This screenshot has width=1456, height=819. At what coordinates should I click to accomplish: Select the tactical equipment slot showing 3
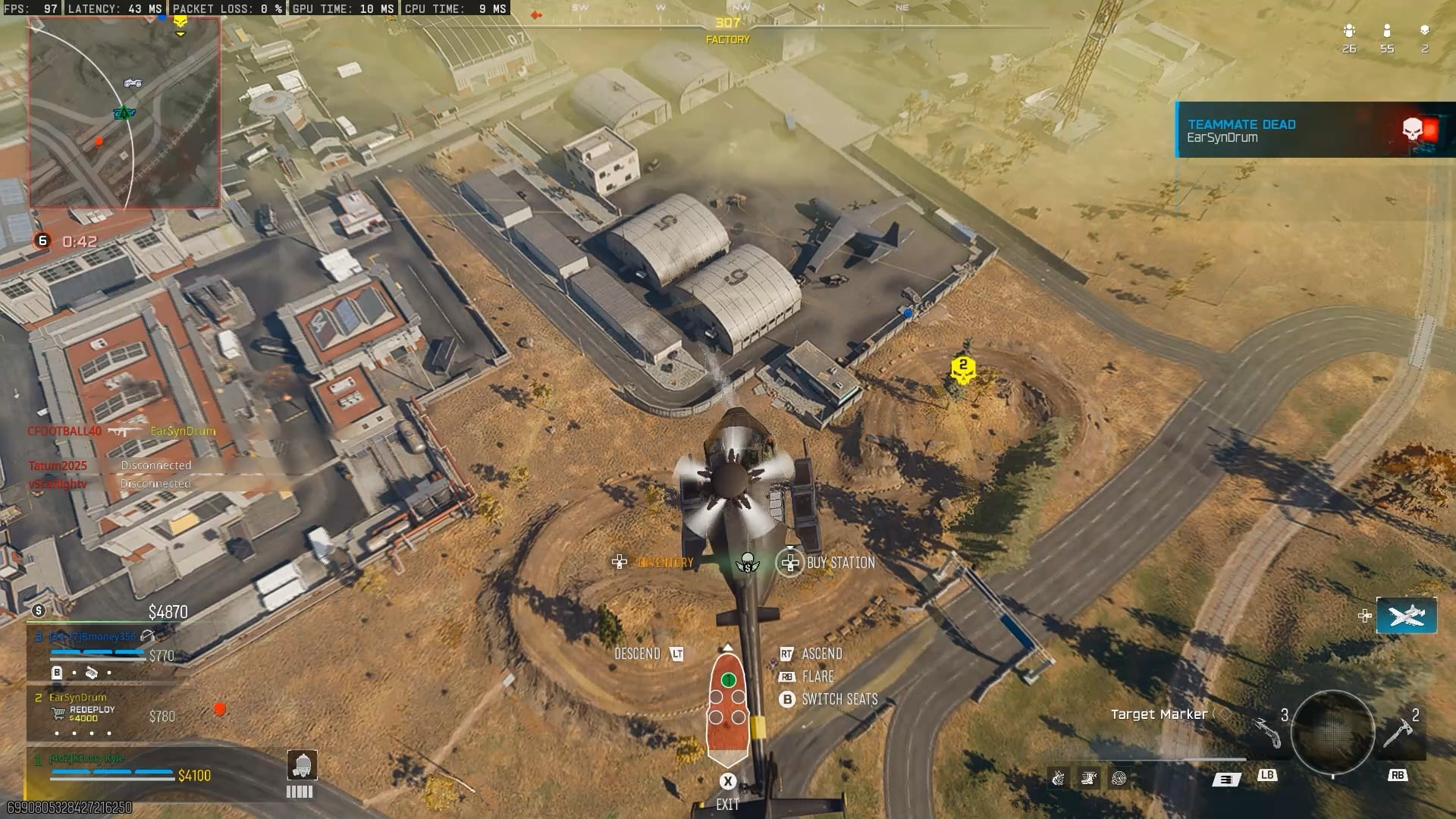1268,732
